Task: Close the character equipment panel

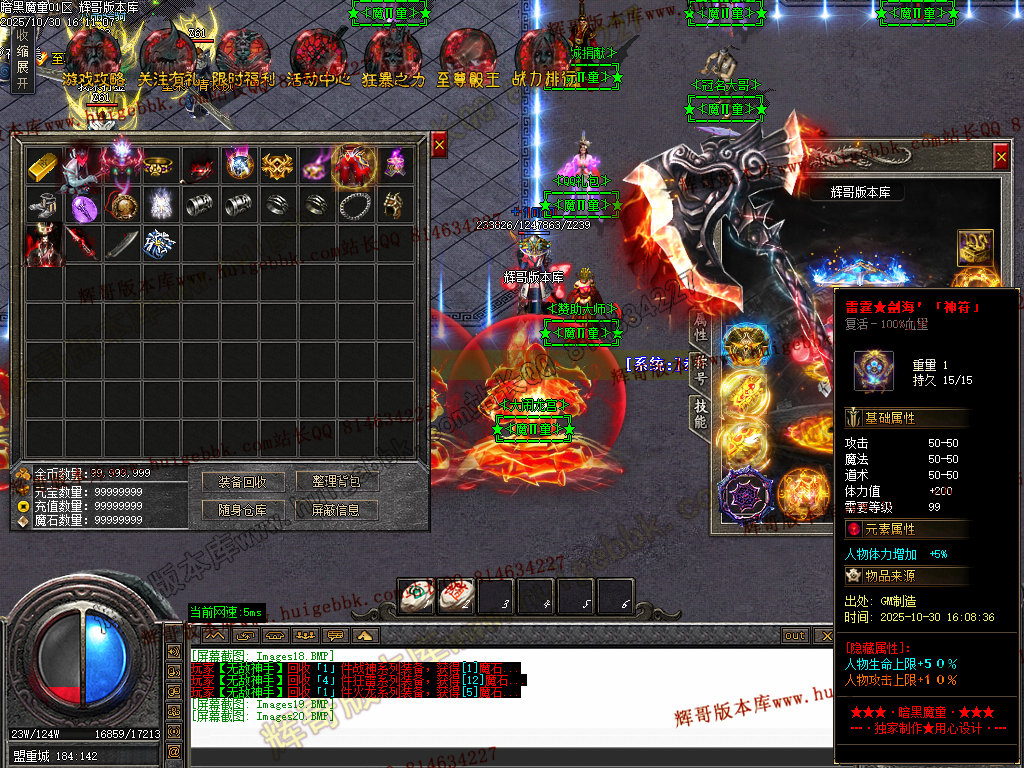Action: tap(1001, 157)
